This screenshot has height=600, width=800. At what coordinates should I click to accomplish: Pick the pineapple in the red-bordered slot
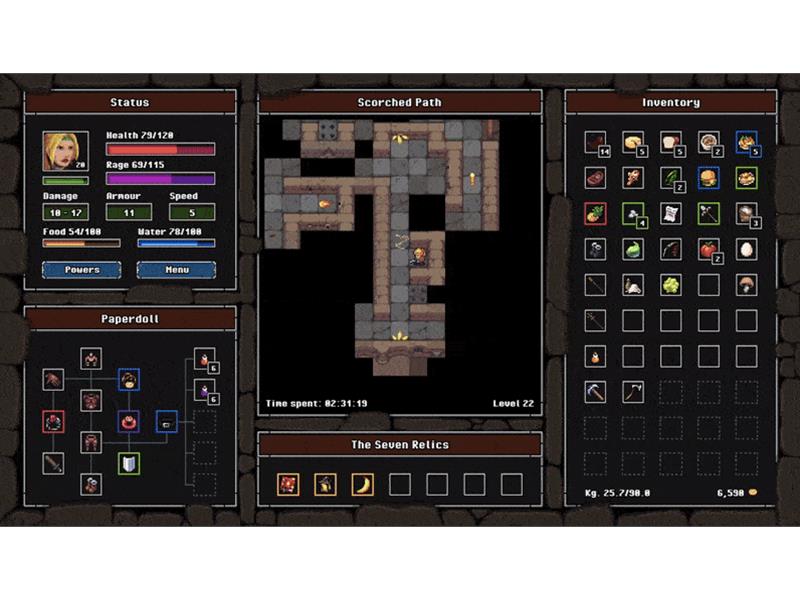[x=595, y=214]
